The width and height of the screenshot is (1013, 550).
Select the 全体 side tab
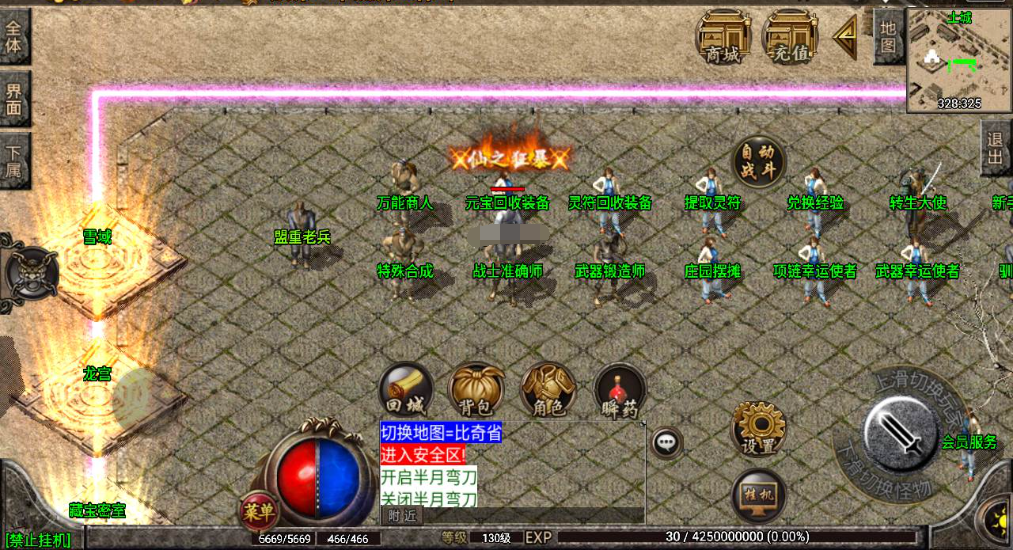click(x=14, y=37)
